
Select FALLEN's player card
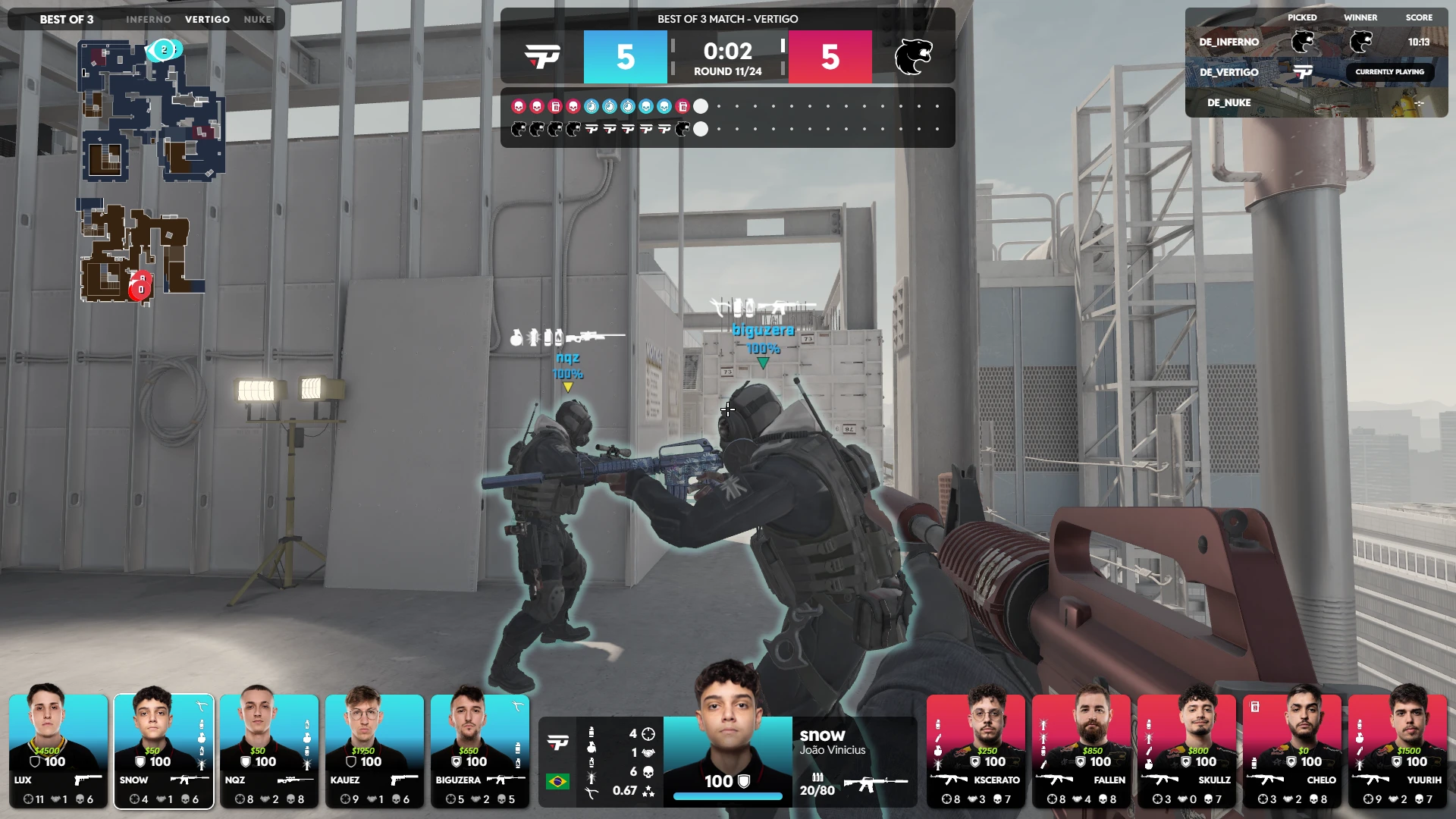pyautogui.click(x=1081, y=750)
